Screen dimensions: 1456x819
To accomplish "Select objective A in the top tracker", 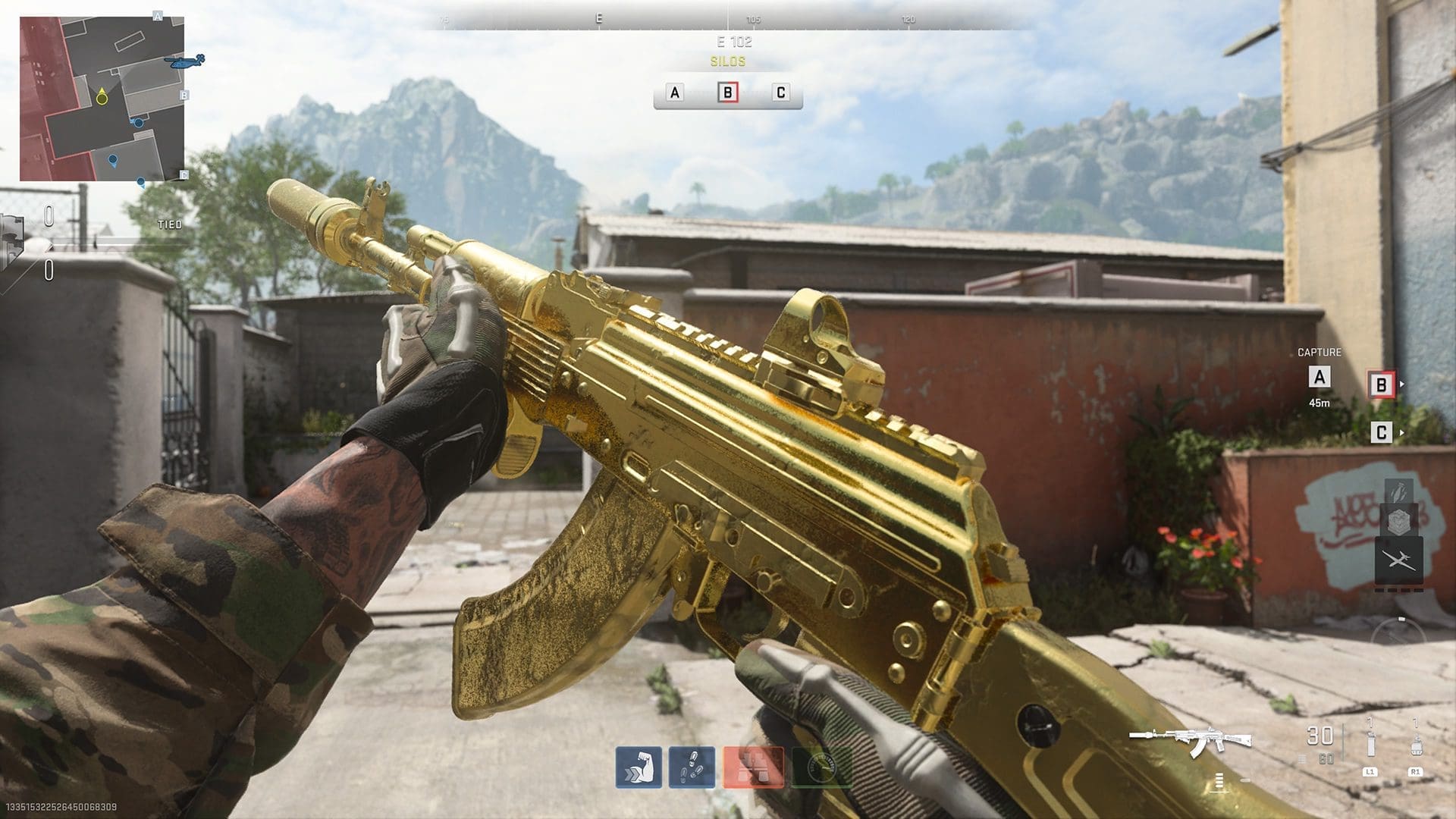I will (x=674, y=93).
